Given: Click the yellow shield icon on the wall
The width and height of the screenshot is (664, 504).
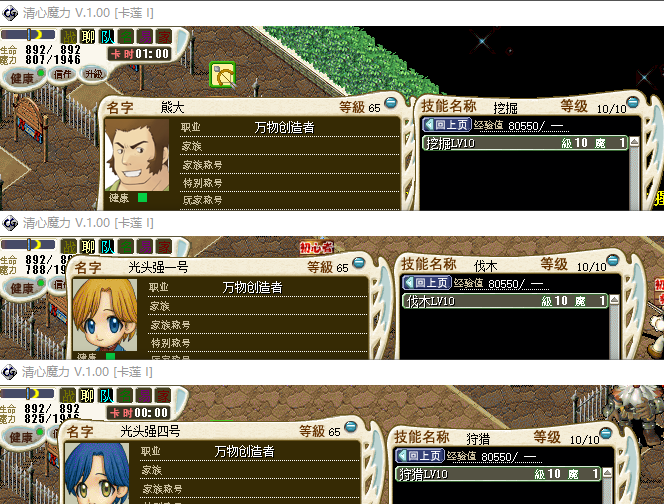Looking at the screenshot, I should (x=223, y=75).
